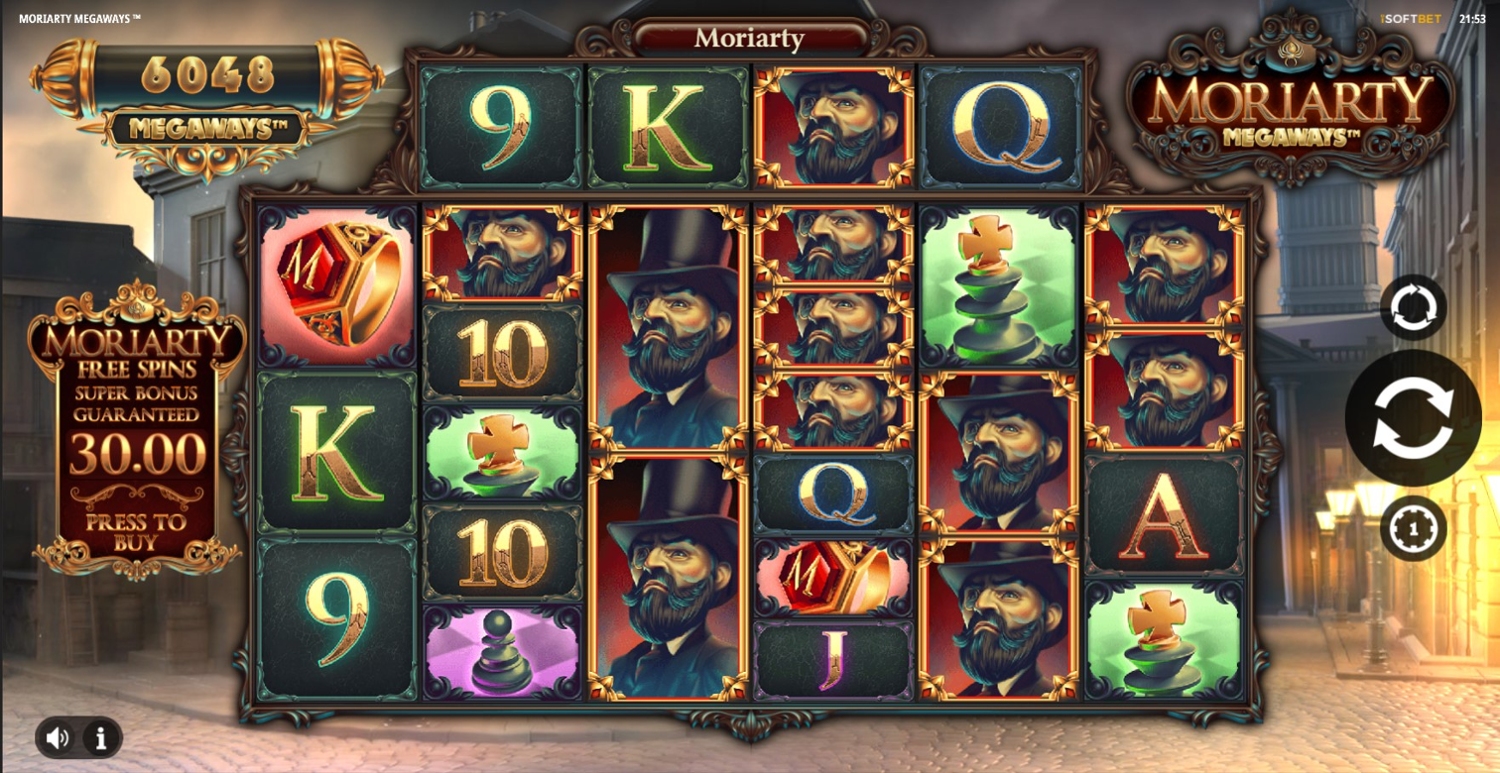Open the autoplay options above the spin button
The height and width of the screenshot is (773, 1500).
pyautogui.click(x=1413, y=308)
